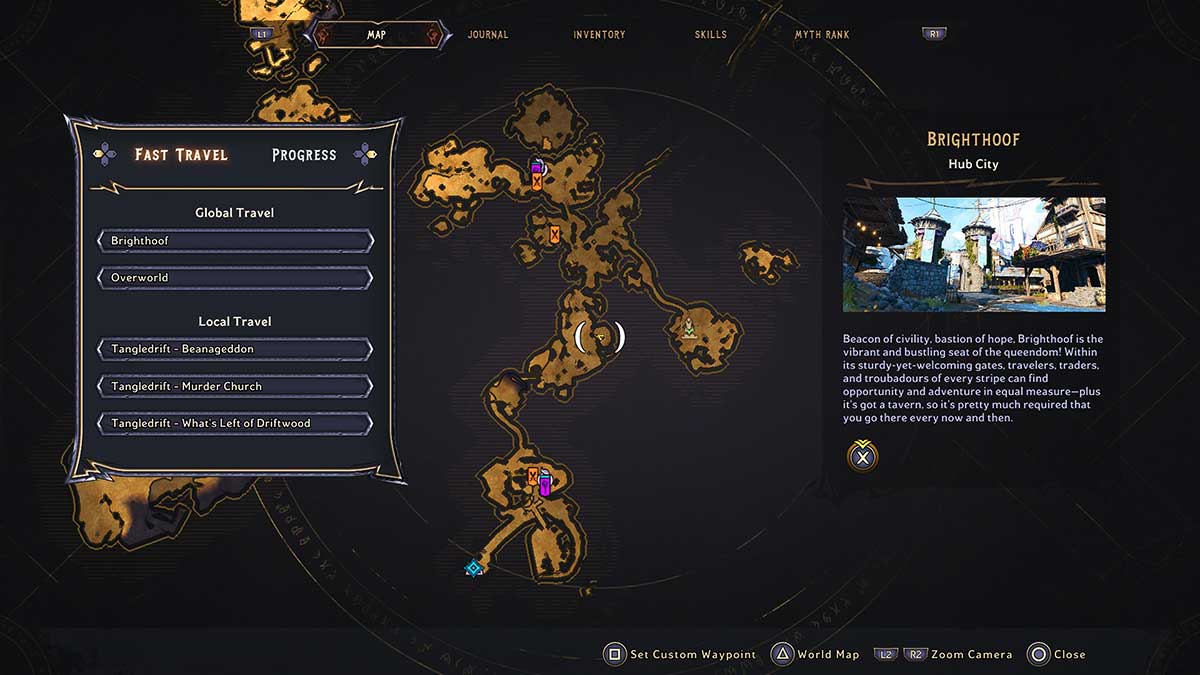Switch to the Progress panel tab
Image resolution: width=1200 pixels, height=675 pixels.
pyautogui.click(x=304, y=155)
